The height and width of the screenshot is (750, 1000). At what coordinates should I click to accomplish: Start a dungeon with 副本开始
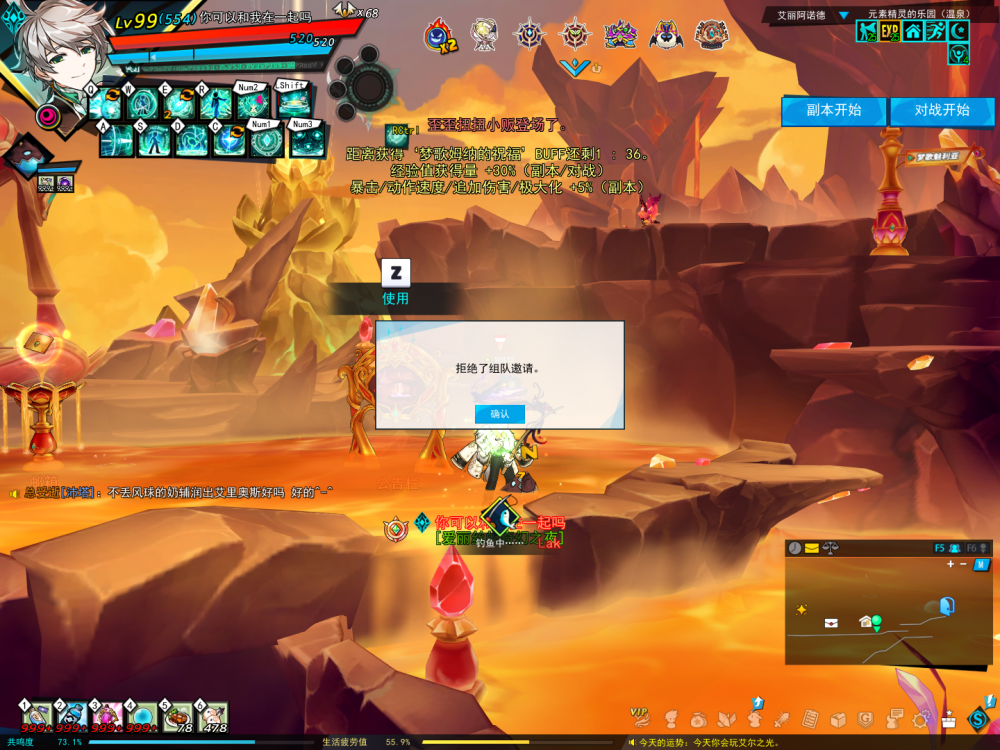834,110
